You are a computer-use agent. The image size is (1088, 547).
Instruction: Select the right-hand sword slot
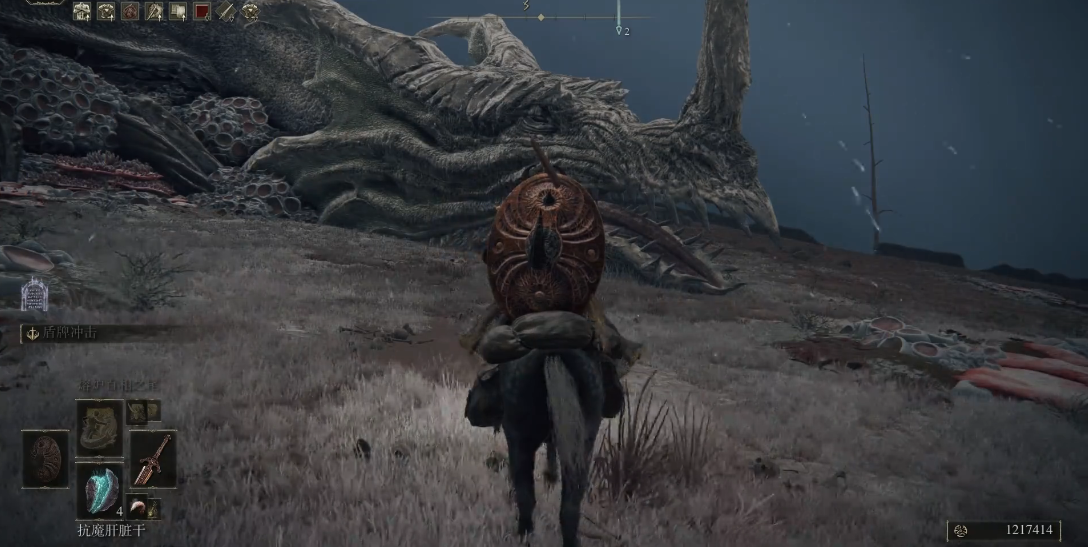tap(153, 459)
